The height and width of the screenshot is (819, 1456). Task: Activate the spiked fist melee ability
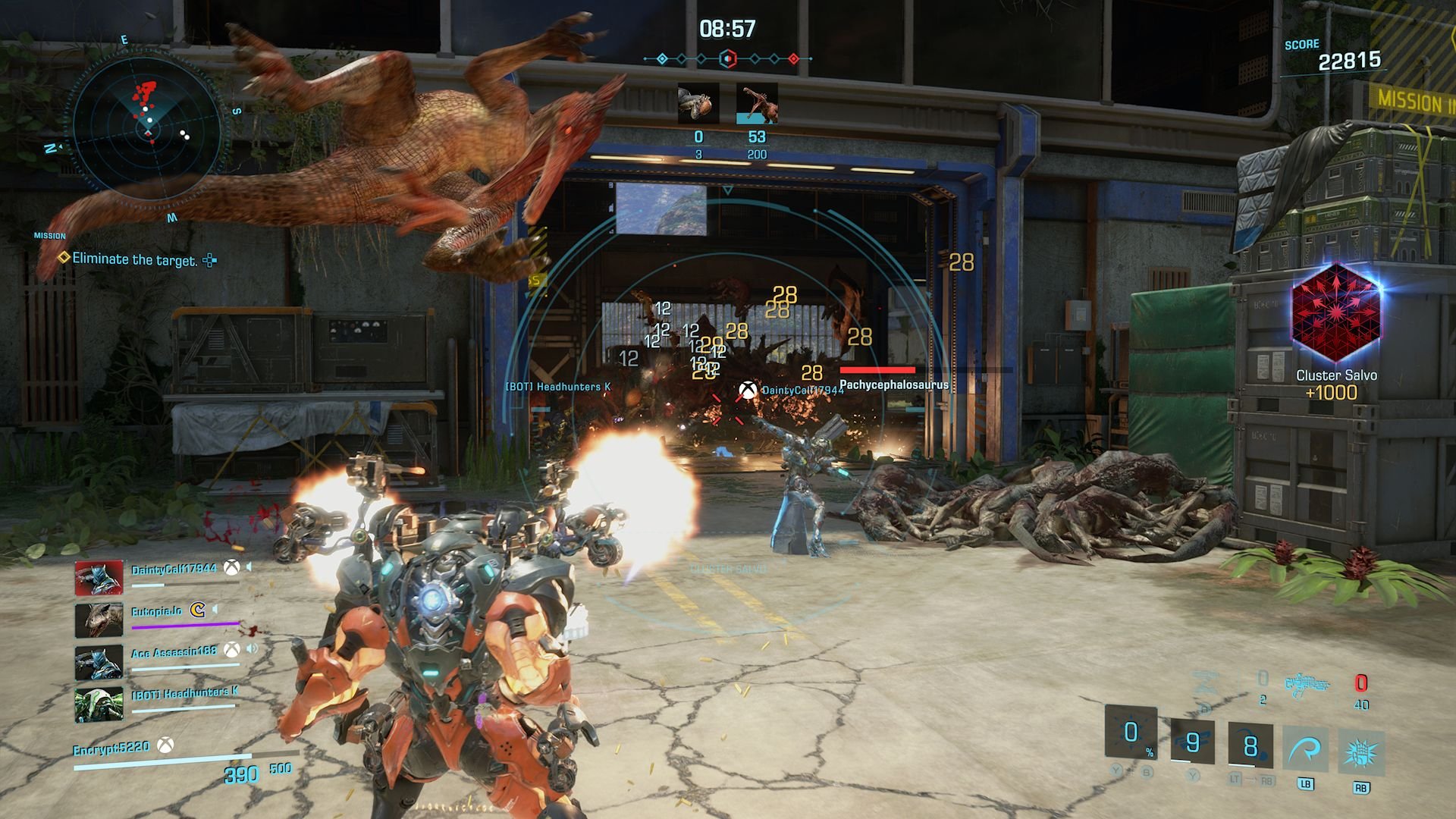(x=1361, y=753)
